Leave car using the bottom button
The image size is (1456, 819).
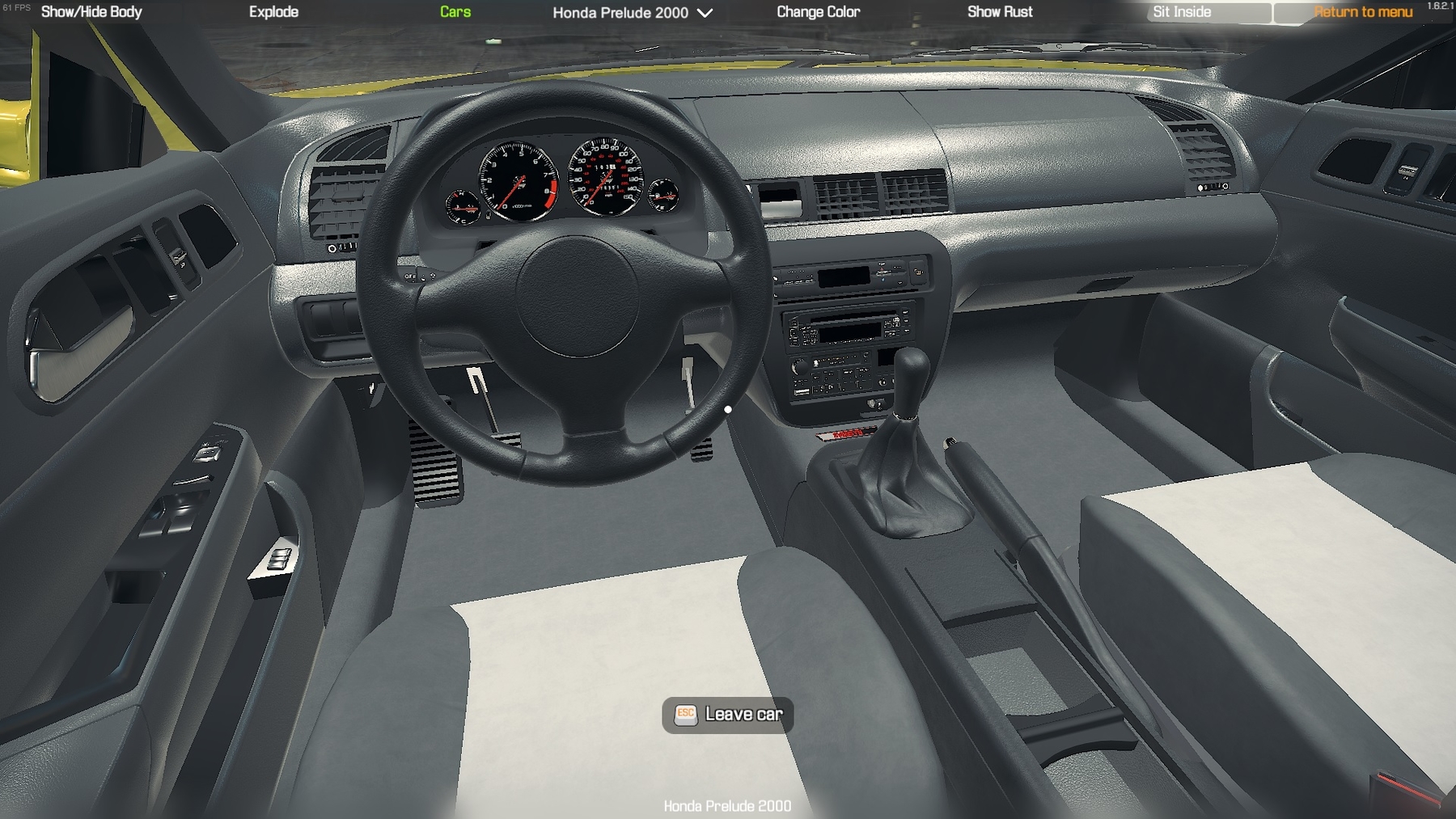click(x=728, y=715)
